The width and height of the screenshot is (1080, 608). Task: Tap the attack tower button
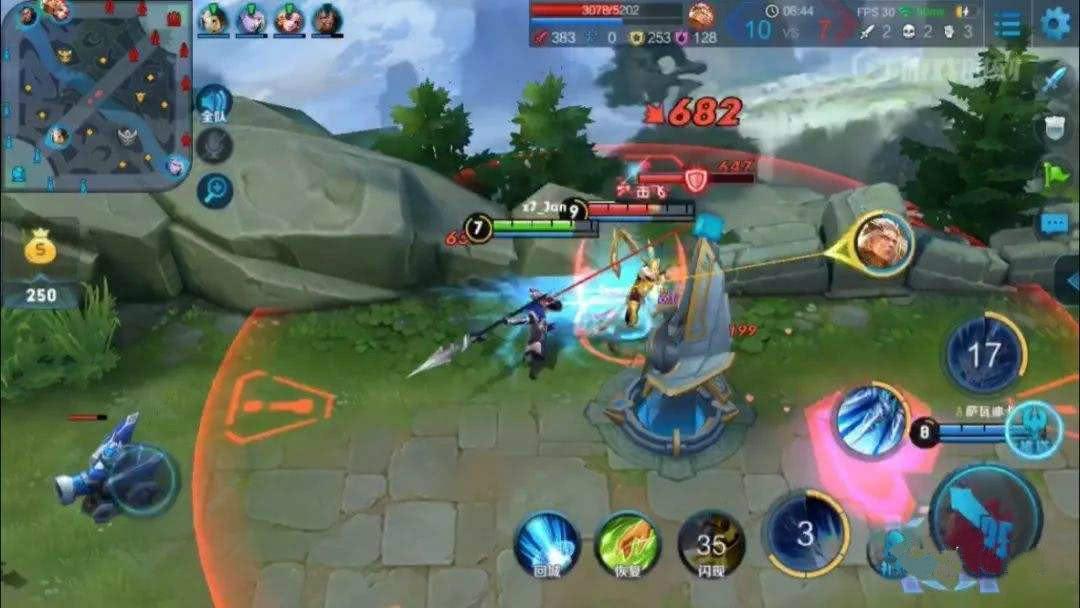1033,430
